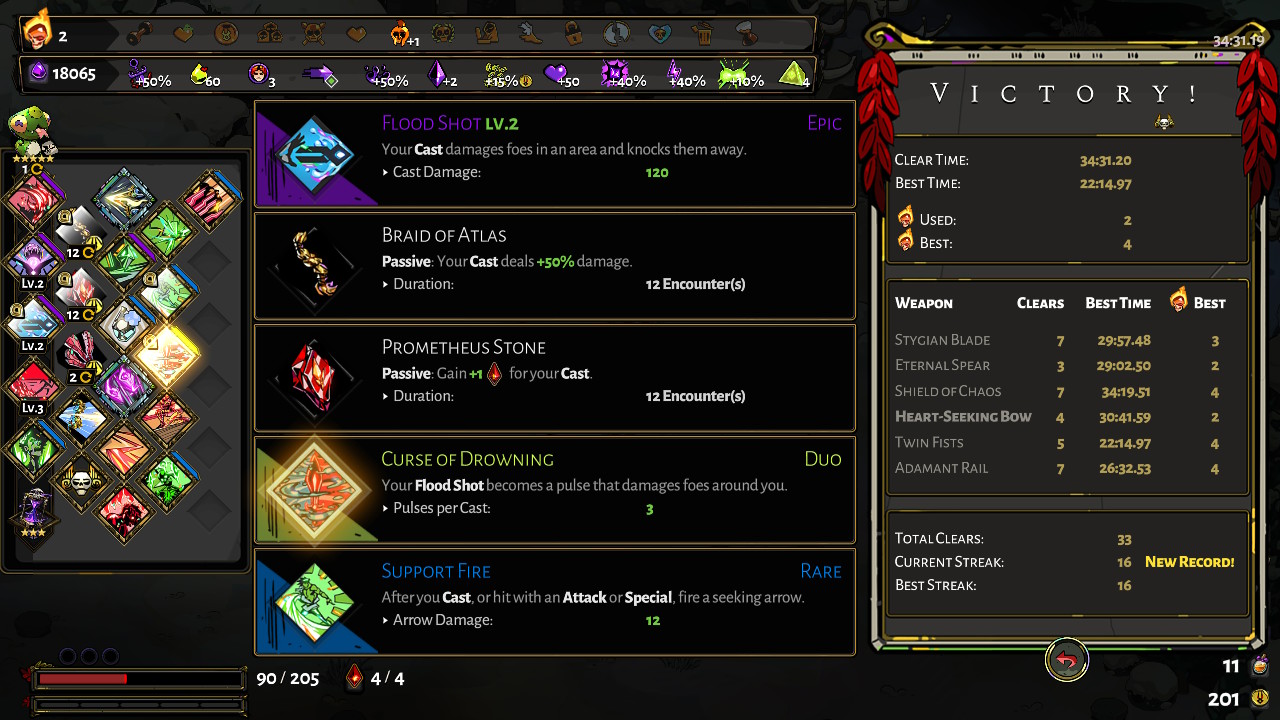Viewport: 1280px width, 720px height.
Task: Click the golden braid item with 12 counter
Action: pos(79,230)
